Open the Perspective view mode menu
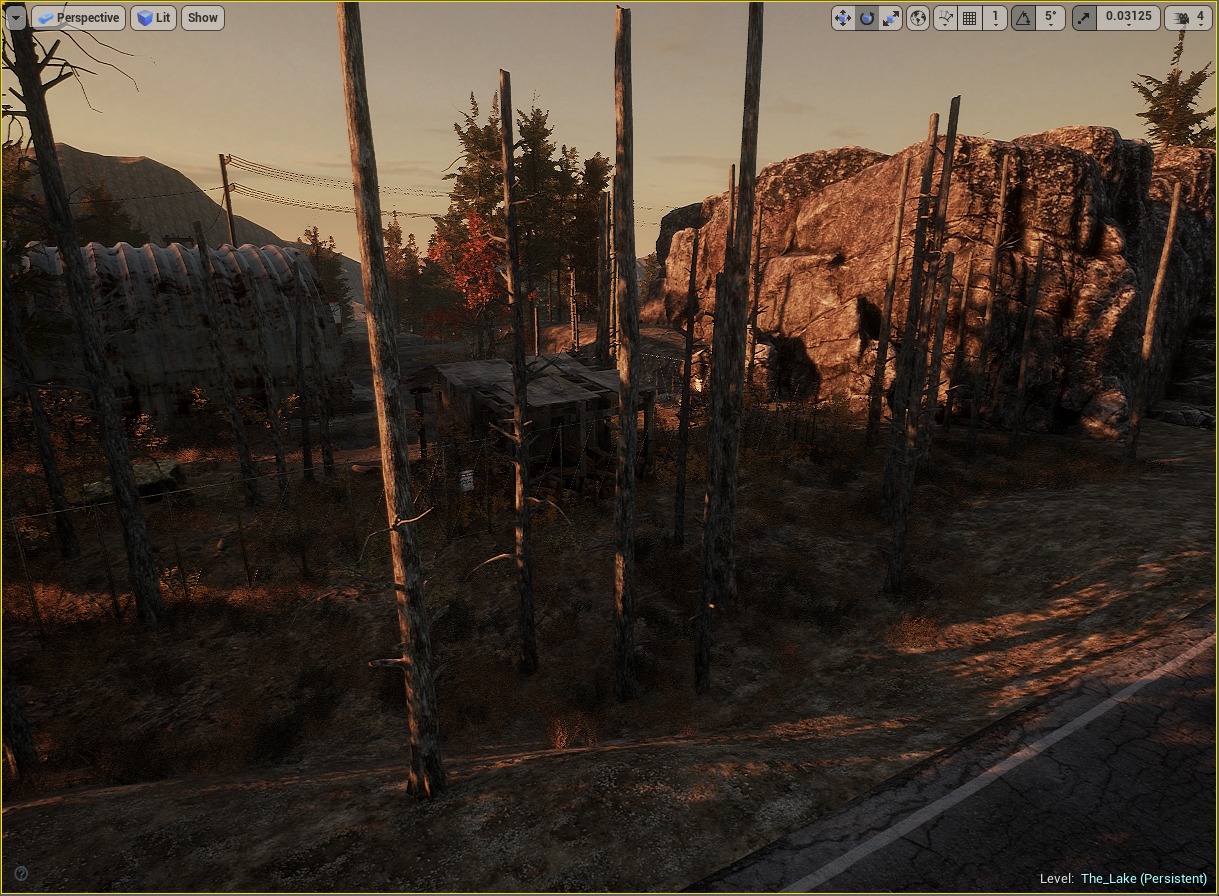This screenshot has height=896, width=1219. click(x=78, y=18)
